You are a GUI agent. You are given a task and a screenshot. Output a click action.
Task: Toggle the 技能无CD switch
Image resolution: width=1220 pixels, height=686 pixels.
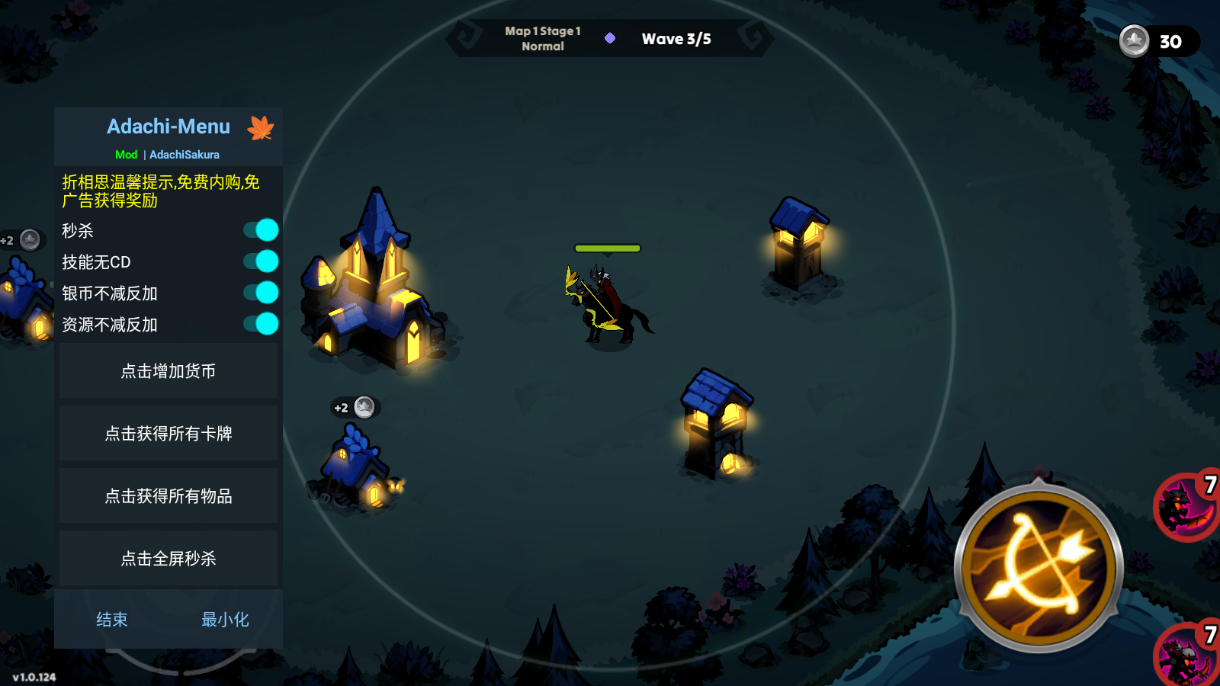(261, 262)
